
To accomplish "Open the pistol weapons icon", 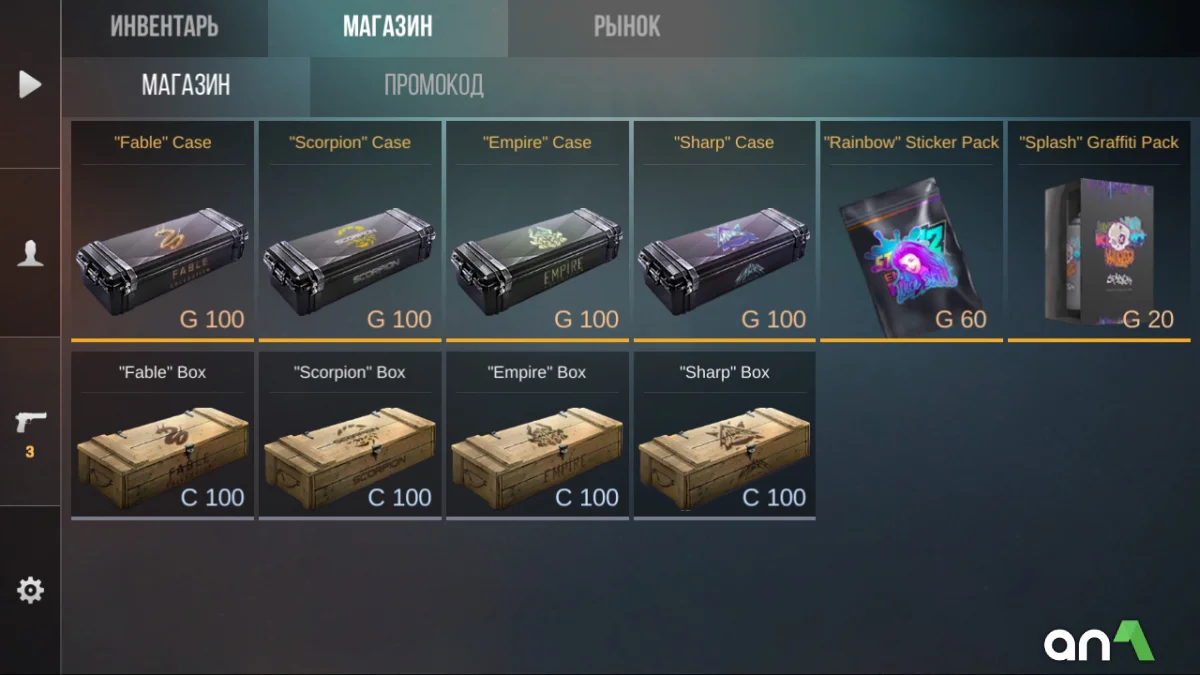I will (x=30, y=422).
